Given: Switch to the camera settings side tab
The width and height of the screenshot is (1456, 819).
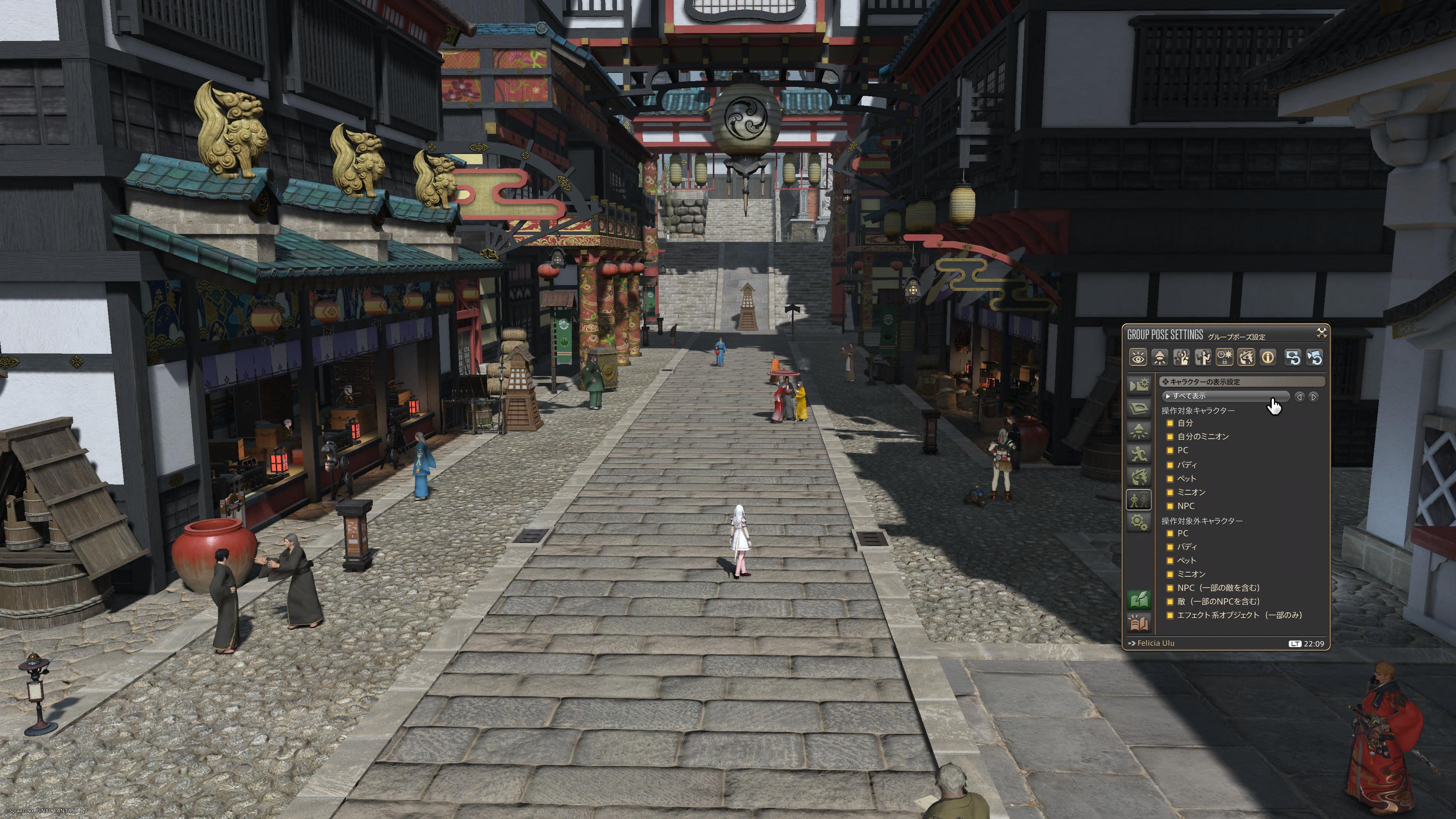Looking at the screenshot, I should point(1139,386).
